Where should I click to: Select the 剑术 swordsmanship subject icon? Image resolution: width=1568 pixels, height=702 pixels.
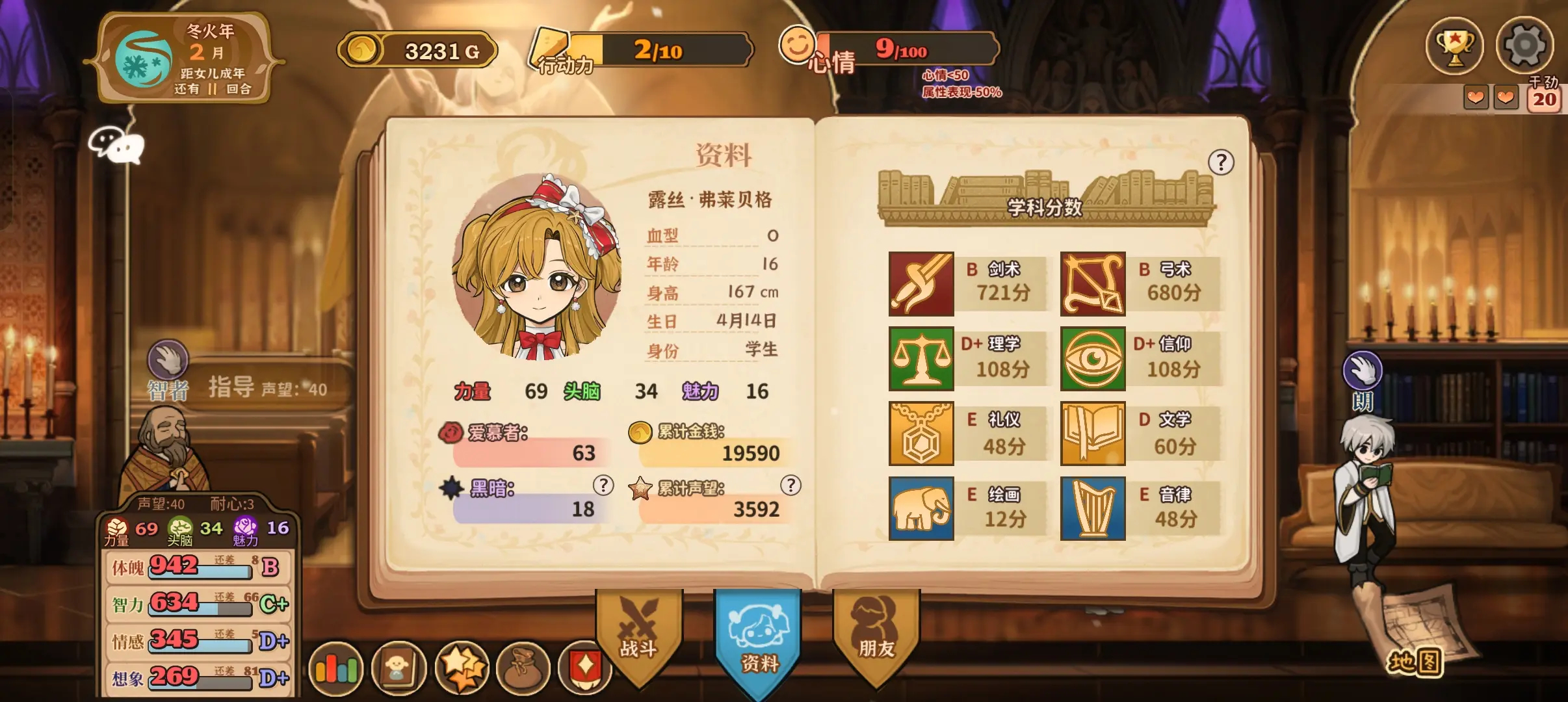coord(921,283)
